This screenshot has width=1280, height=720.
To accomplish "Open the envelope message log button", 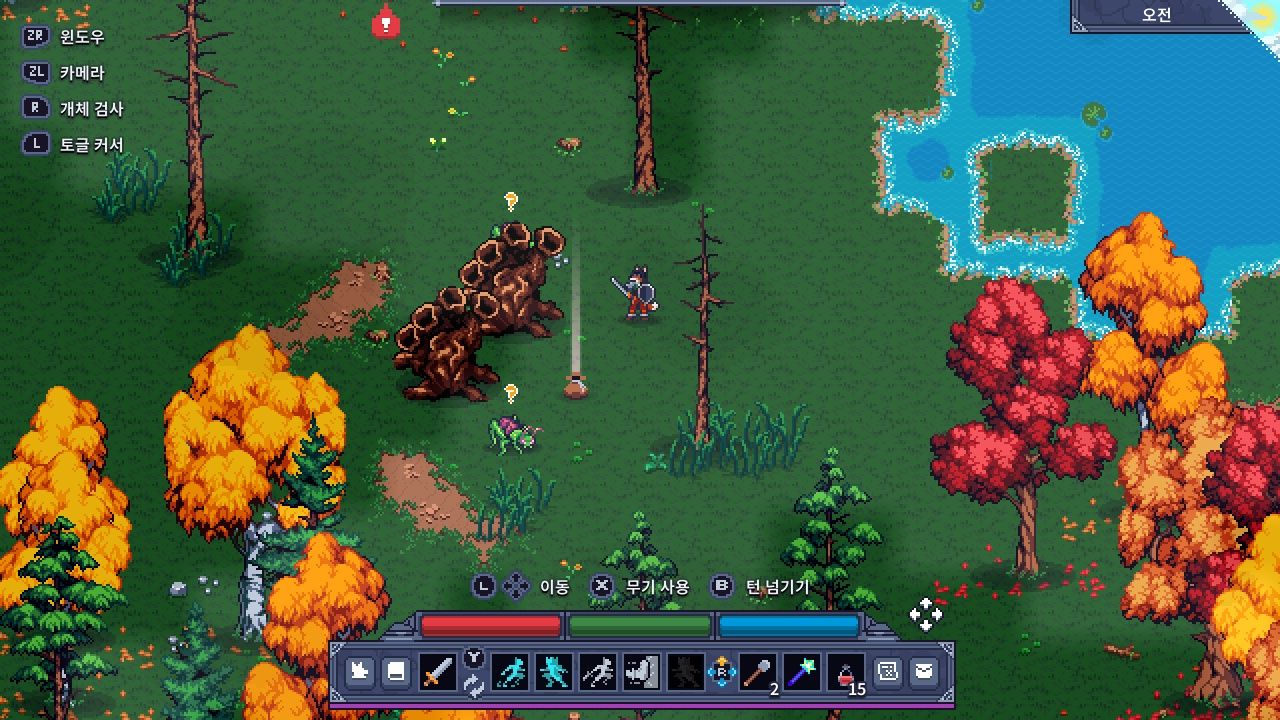I will (924, 672).
